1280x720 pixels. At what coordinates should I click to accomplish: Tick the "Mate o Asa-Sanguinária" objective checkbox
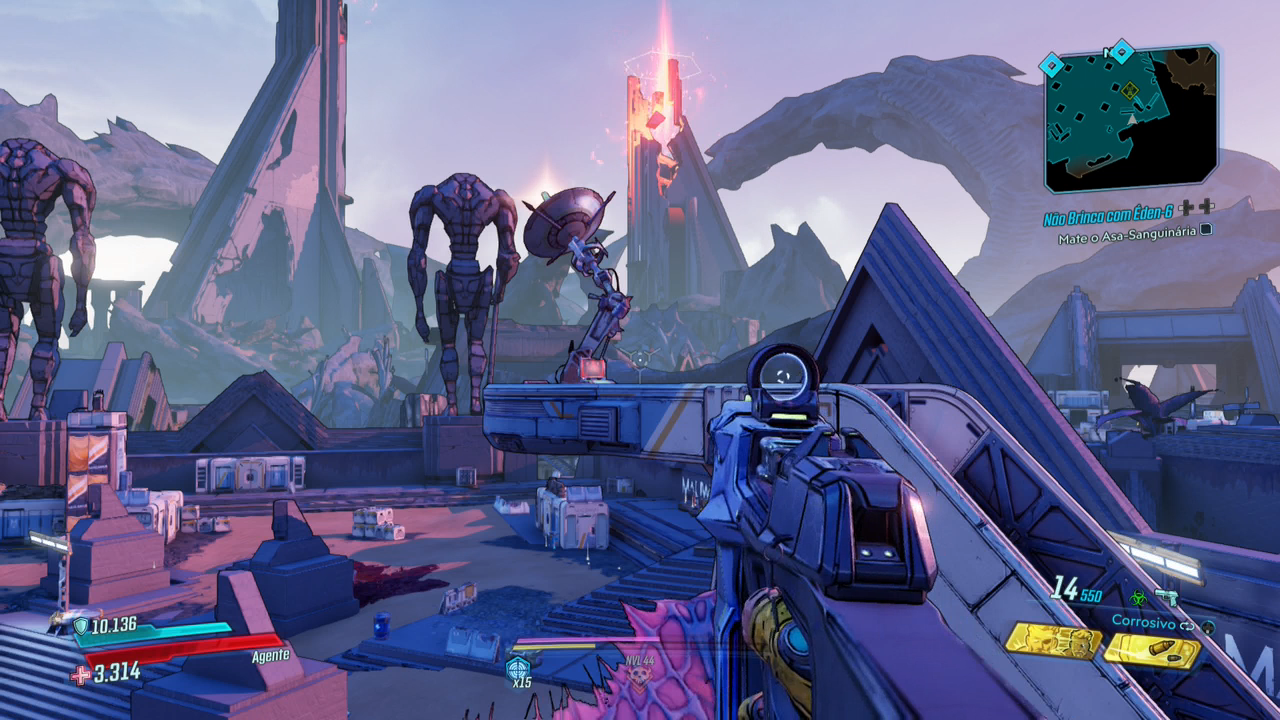click(x=1206, y=229)
